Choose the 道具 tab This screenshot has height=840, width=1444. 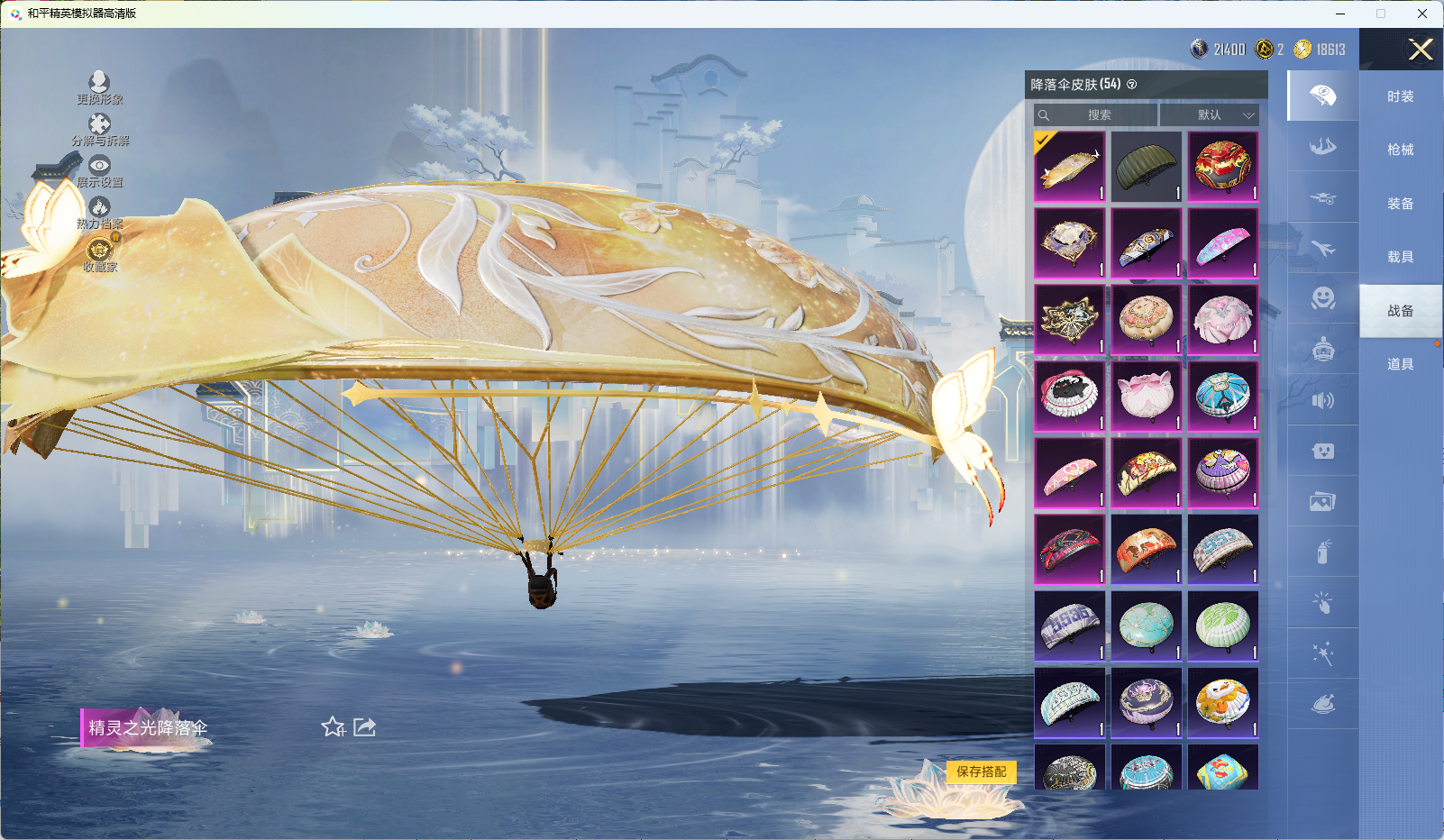point(1400,364)
